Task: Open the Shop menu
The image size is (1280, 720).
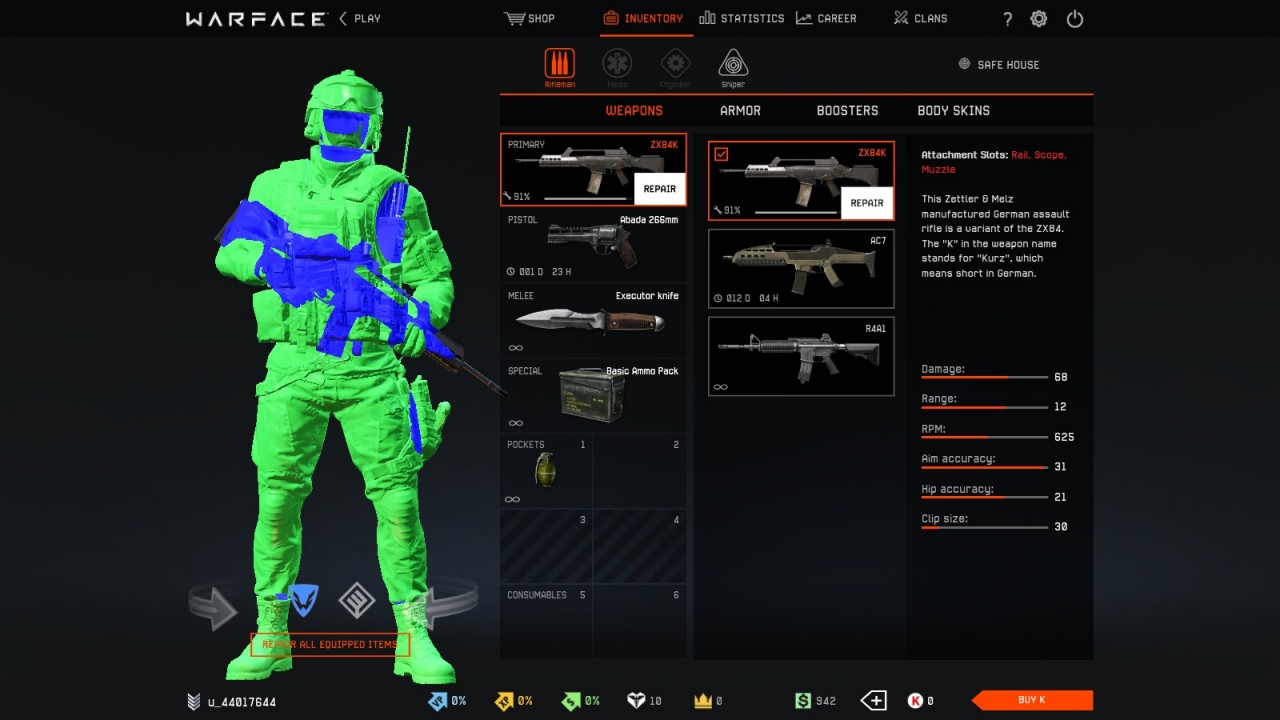Action: tap(530, 18)
